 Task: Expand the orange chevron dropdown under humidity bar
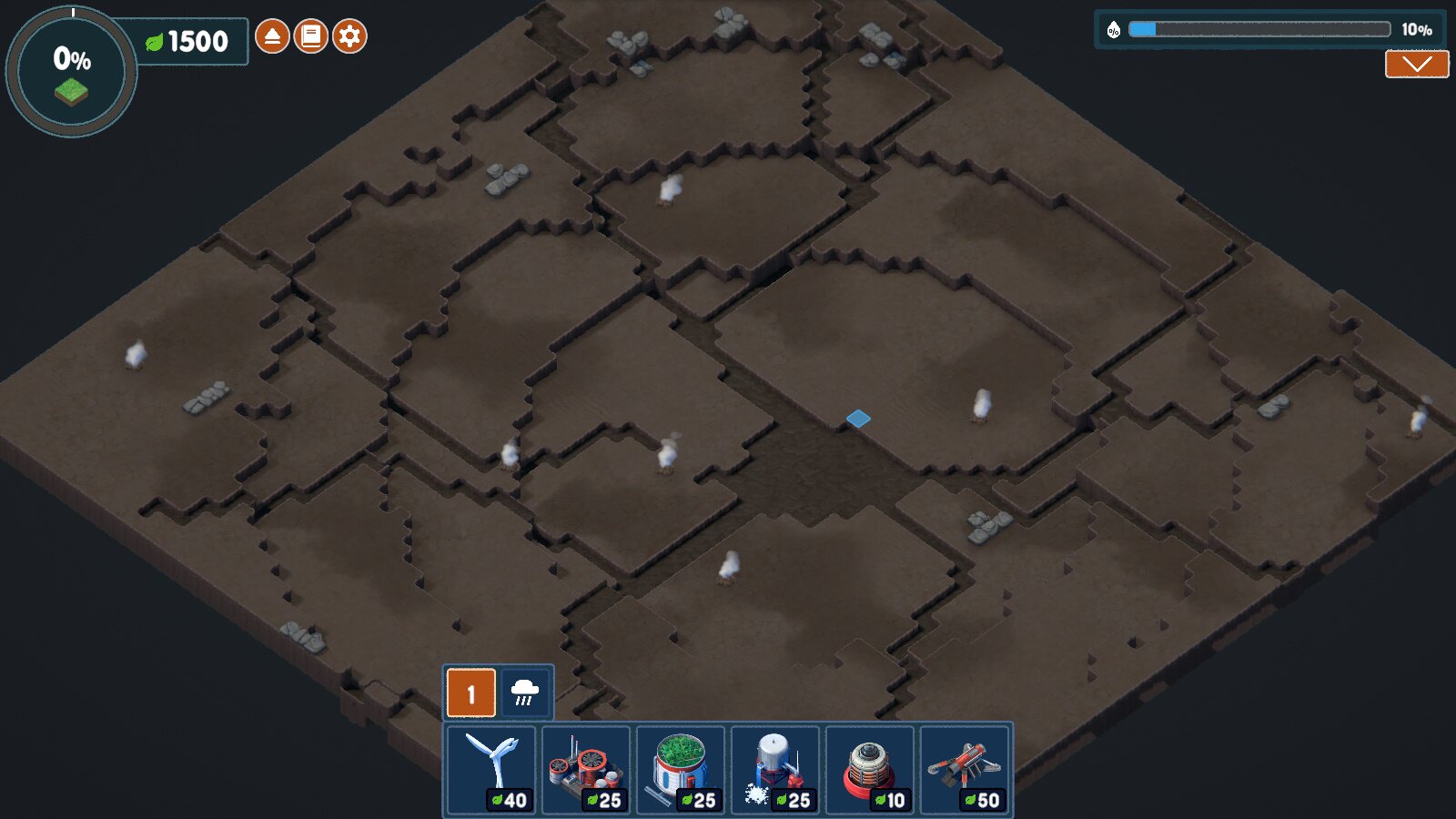pyautogui.click(x=1416, y=64)
